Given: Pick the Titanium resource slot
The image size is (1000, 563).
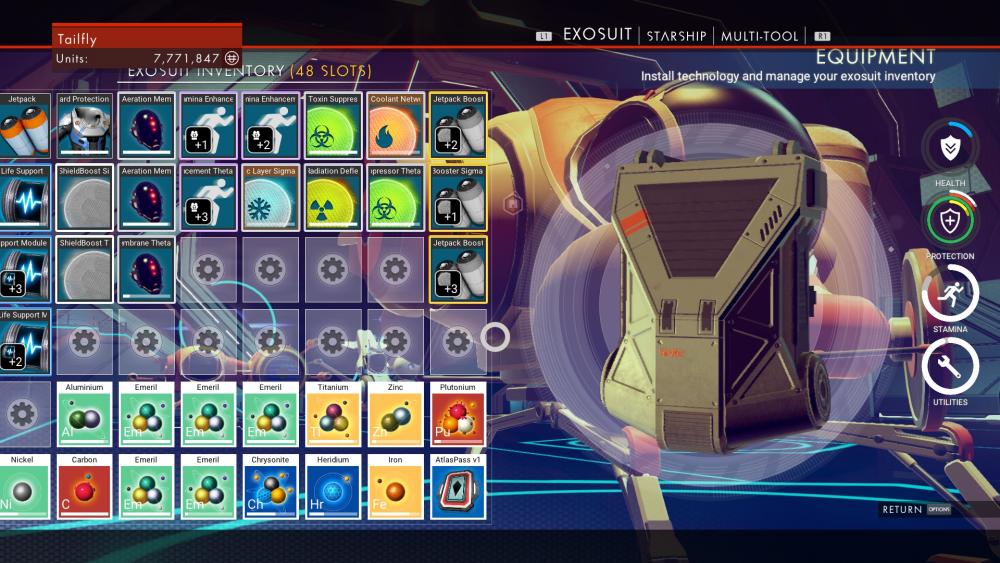Looking at the screenshot, I should pyautogui.click(x=333, y=415).
